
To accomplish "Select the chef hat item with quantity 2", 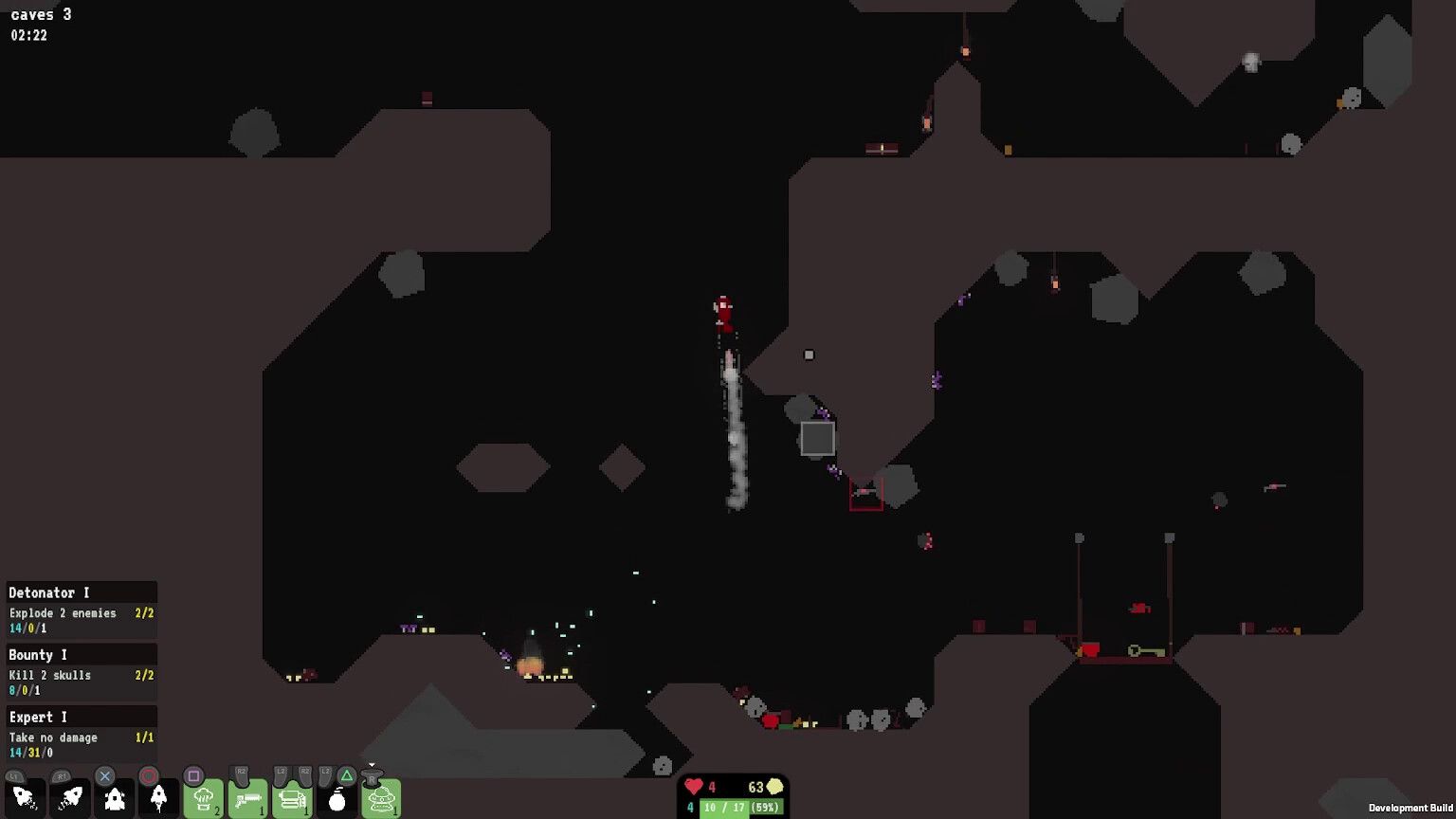I will pos(202,799).
